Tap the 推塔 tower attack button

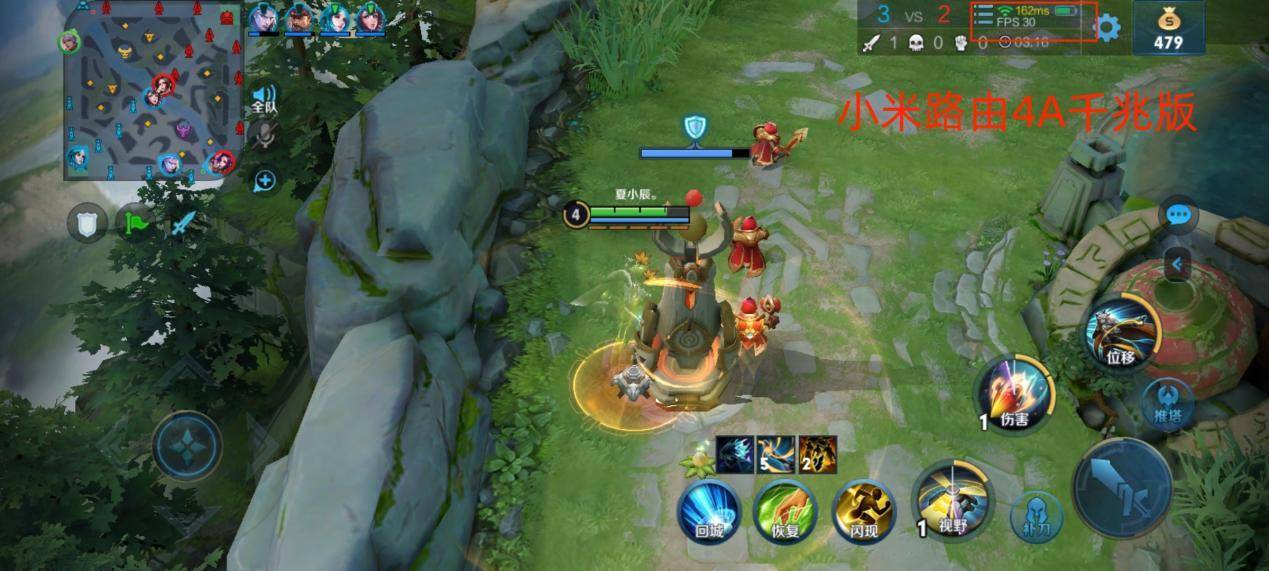pos(1169,401)
